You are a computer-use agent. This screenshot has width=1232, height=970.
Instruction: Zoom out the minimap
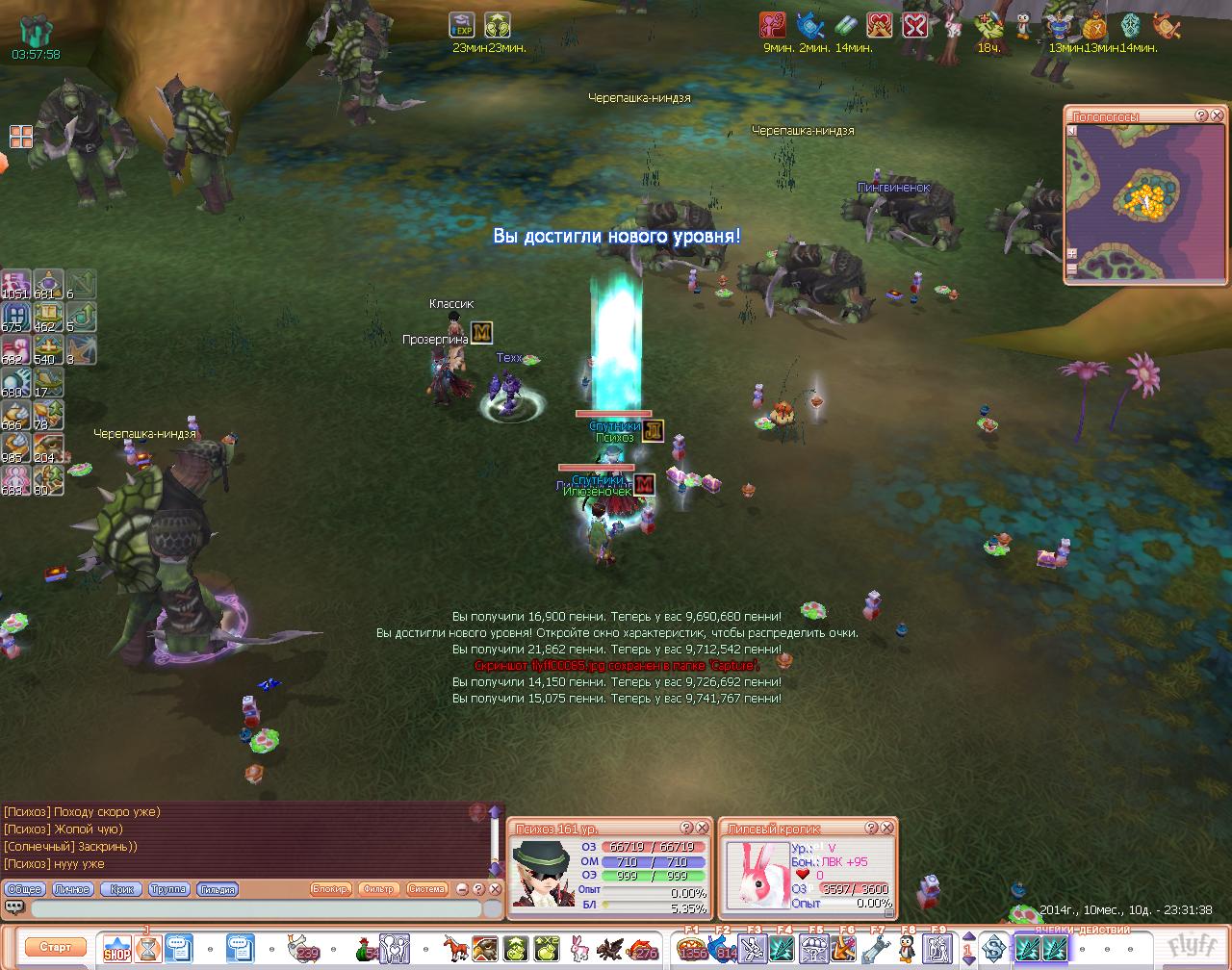click(1072, 270)
